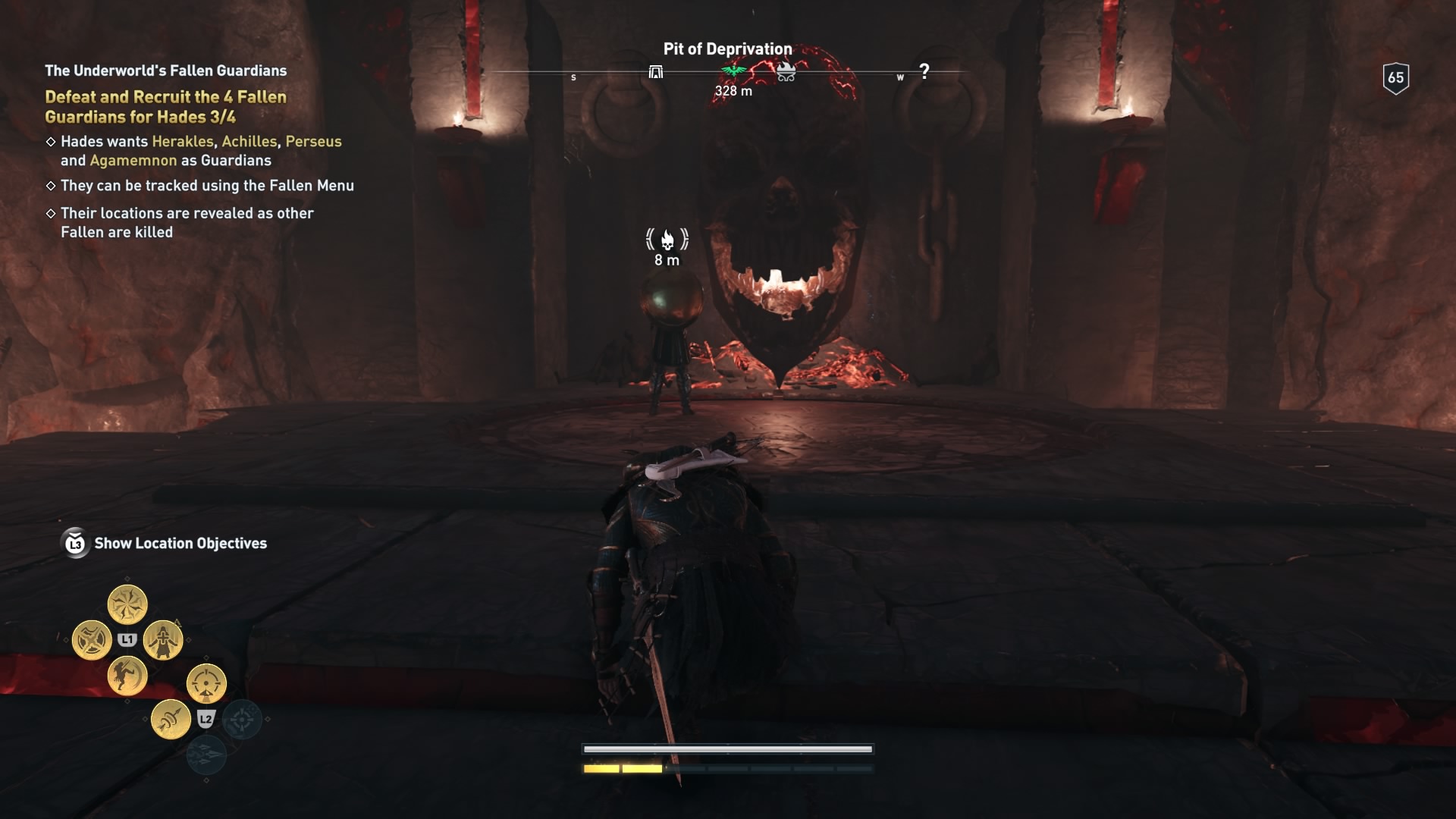Click the L1 ability wheel prompt
Image resolution: width=1456 pixels, height=819 pixels.
pyautogui.click(x=129, y=639)
